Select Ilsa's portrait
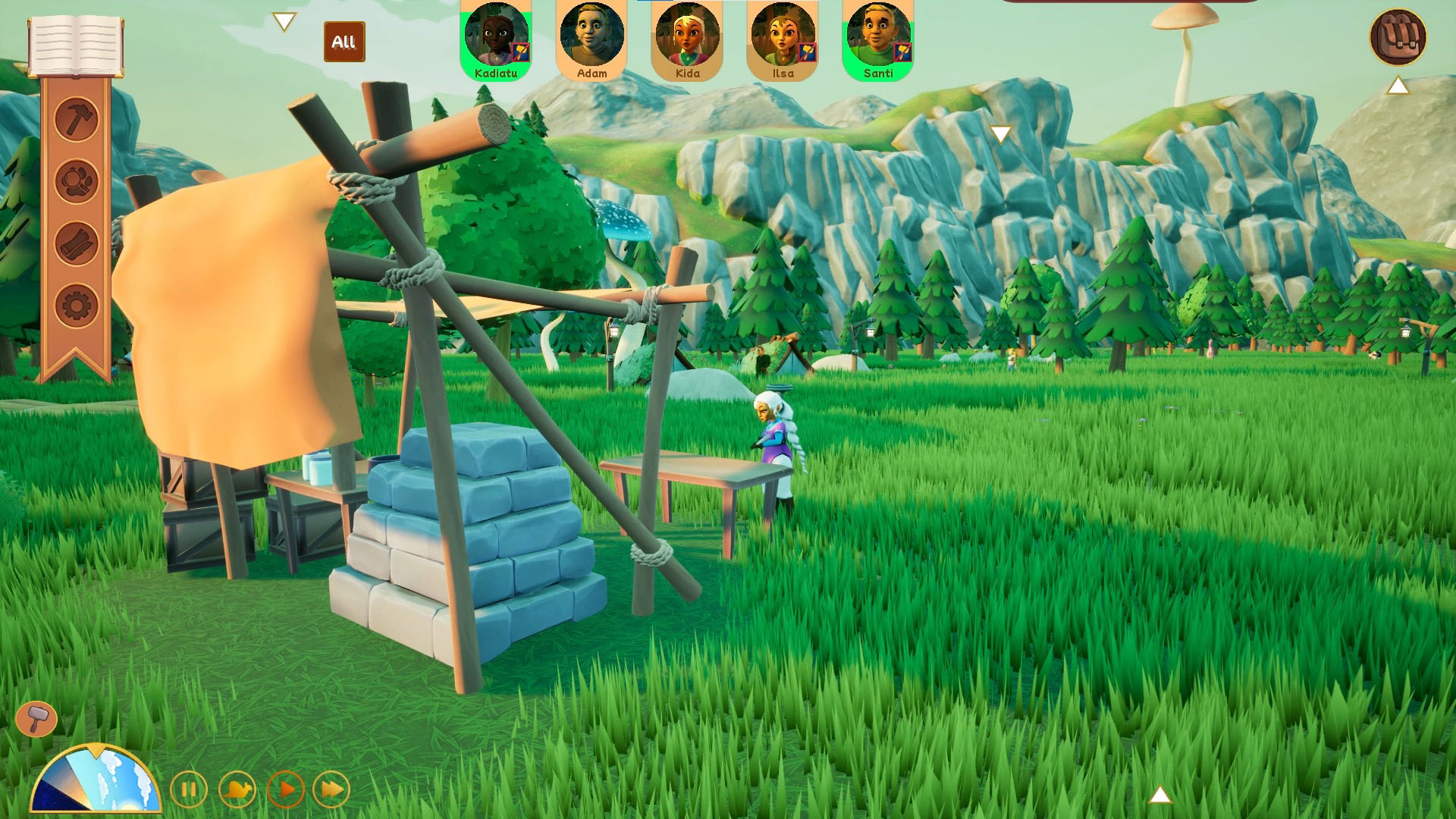Viewport: 1456px width, 819px height. tap(783, 39)
